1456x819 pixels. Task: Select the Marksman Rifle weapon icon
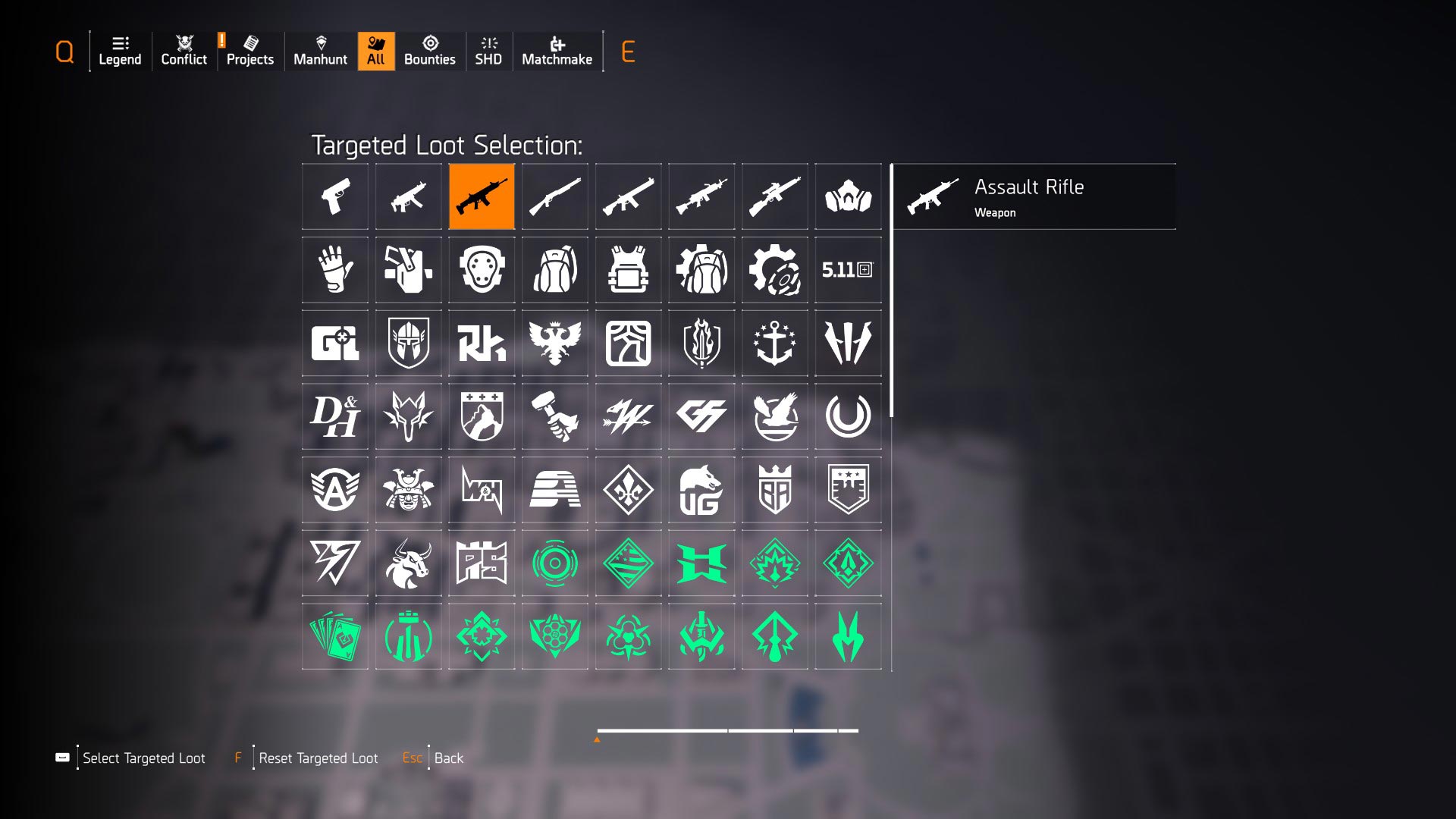pos(774,196)
